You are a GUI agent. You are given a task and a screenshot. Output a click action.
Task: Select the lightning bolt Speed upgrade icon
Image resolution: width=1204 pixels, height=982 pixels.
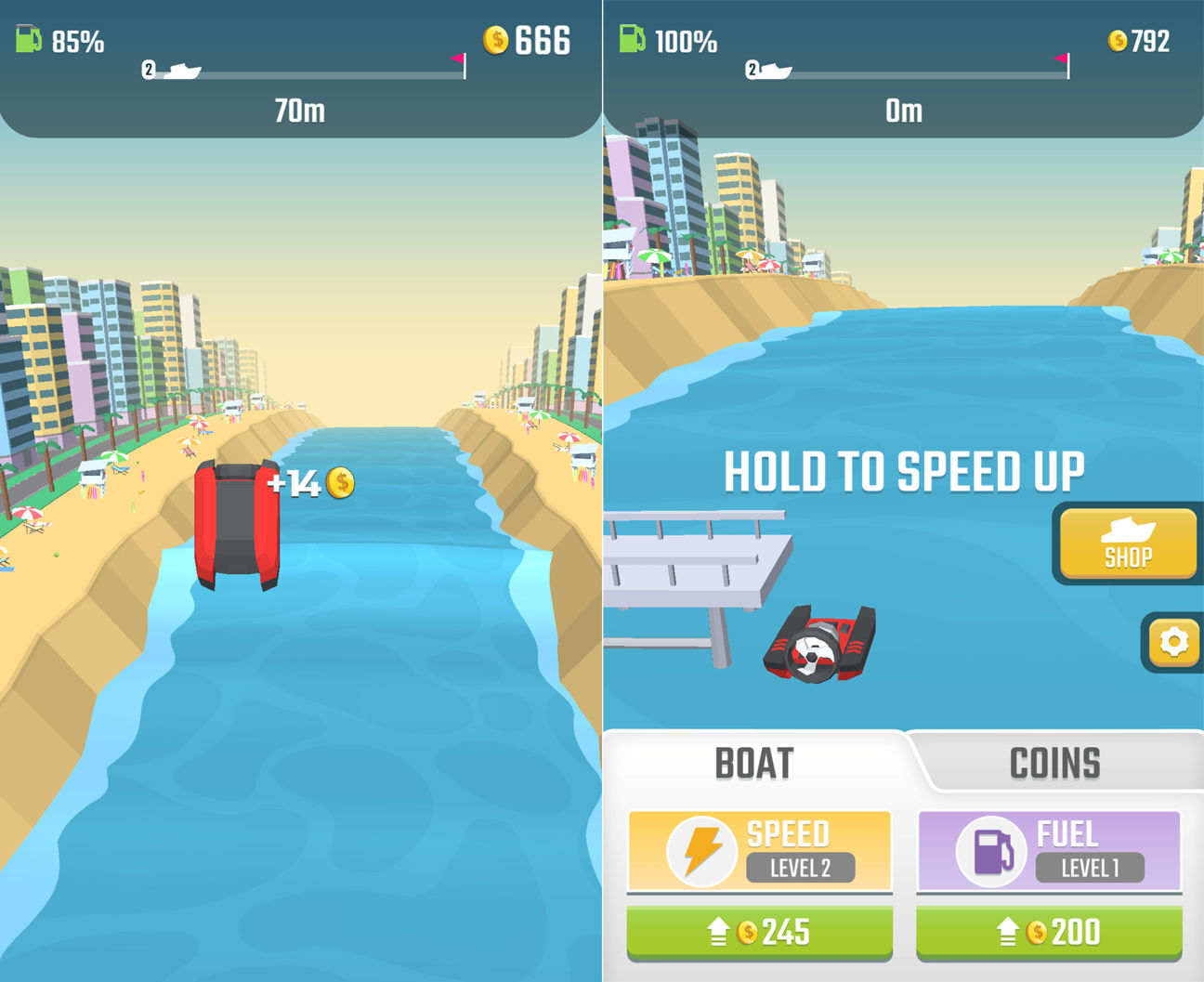click(701, 850)
